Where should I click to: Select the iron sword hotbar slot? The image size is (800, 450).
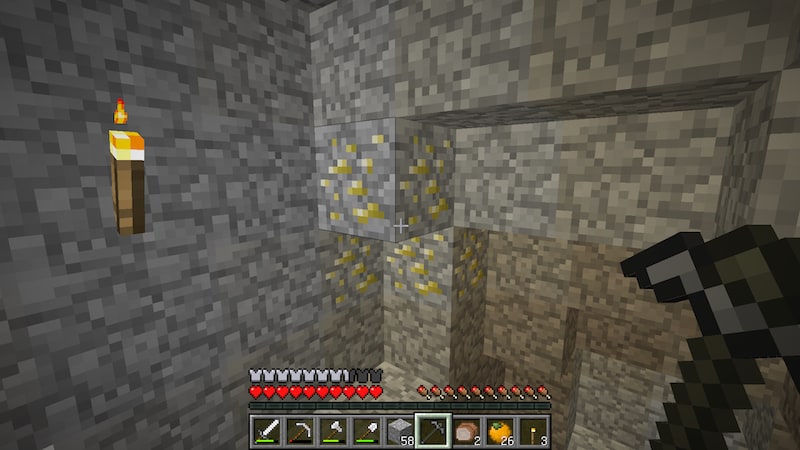(x=268, y=431)
